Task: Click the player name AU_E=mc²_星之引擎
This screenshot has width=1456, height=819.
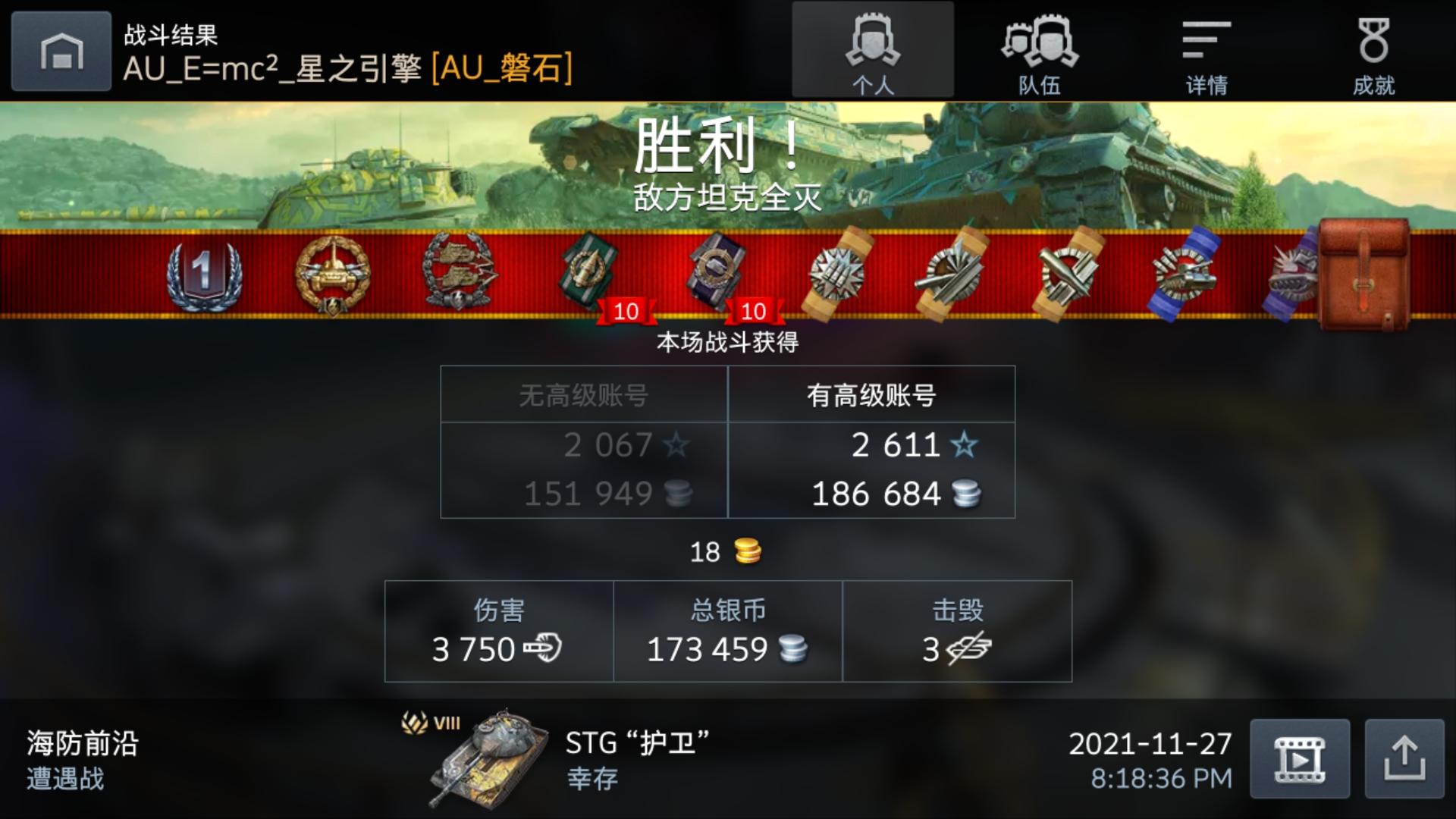Action: (273, 71)
